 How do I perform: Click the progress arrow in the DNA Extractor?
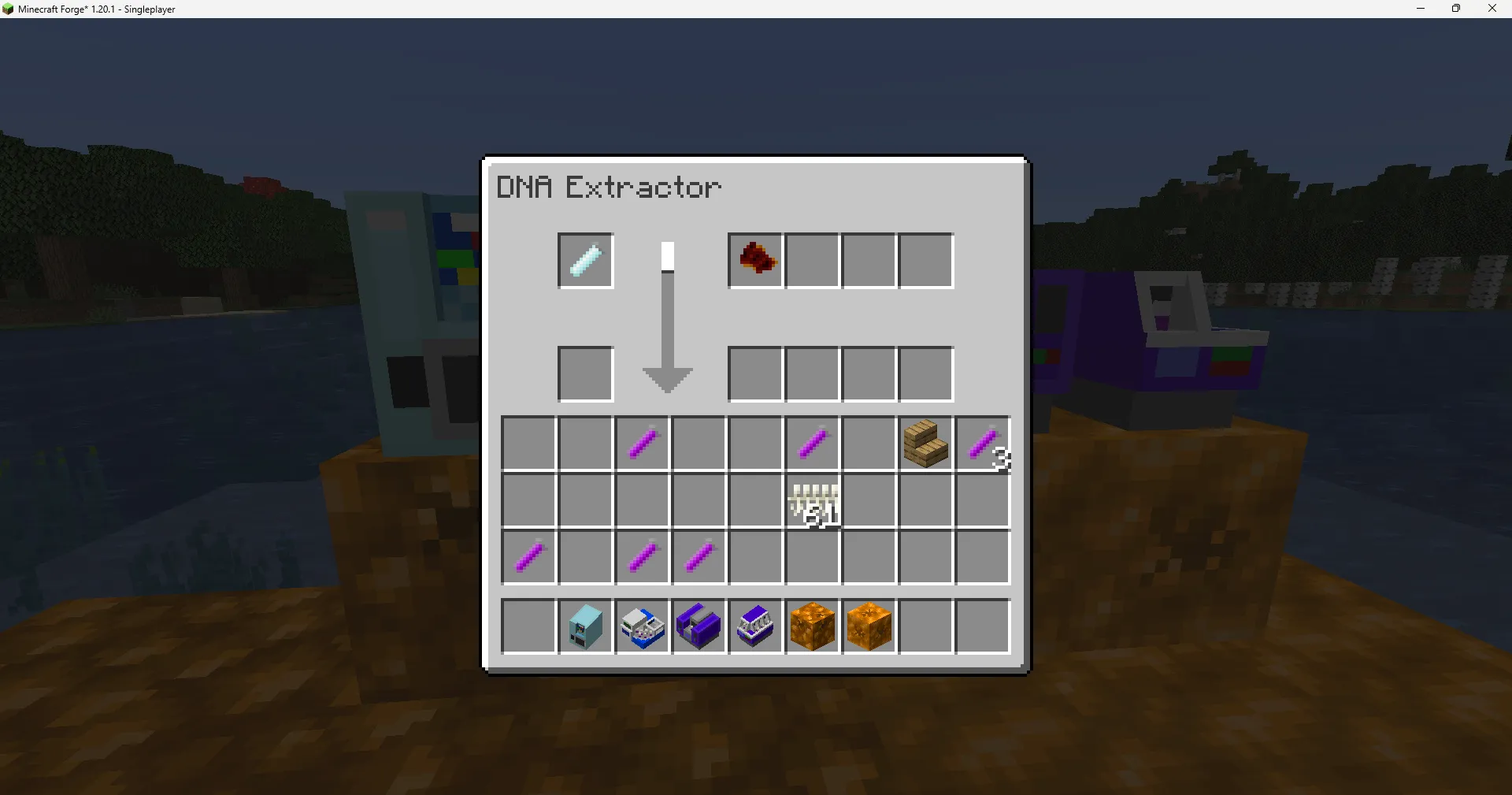667,315
